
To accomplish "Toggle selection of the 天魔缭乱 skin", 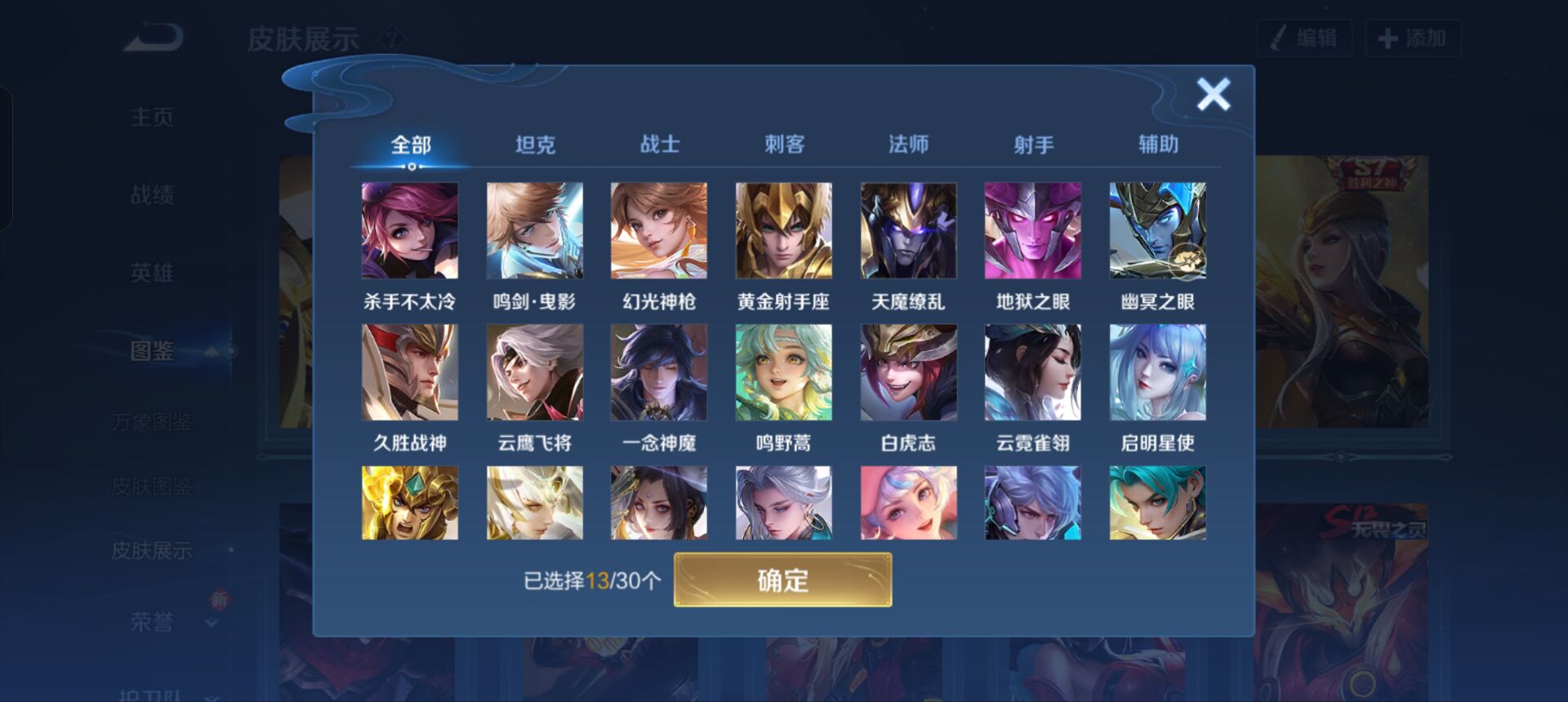I will (908, 231).
